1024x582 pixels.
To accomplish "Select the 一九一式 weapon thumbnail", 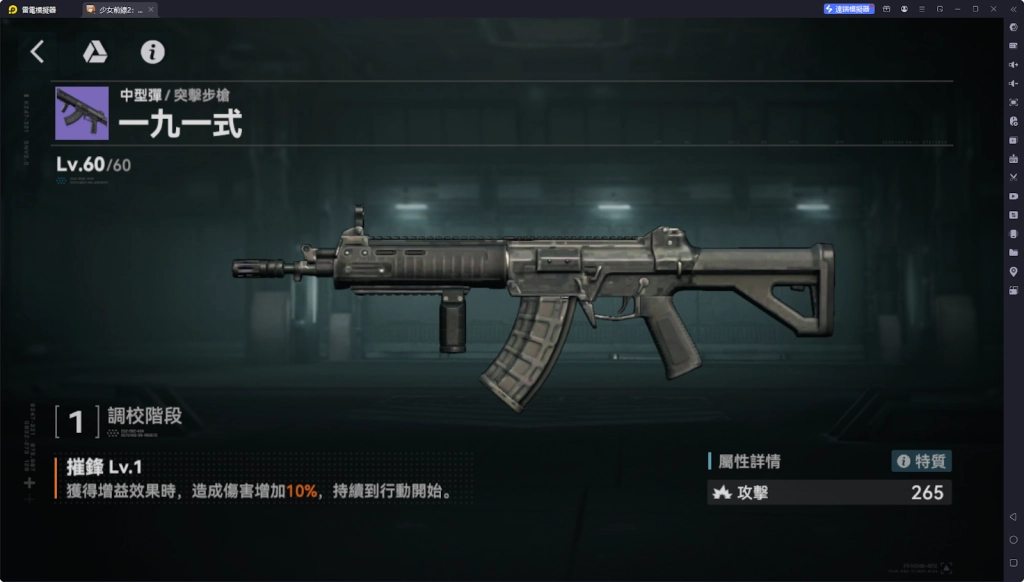I will coord(82,113).
